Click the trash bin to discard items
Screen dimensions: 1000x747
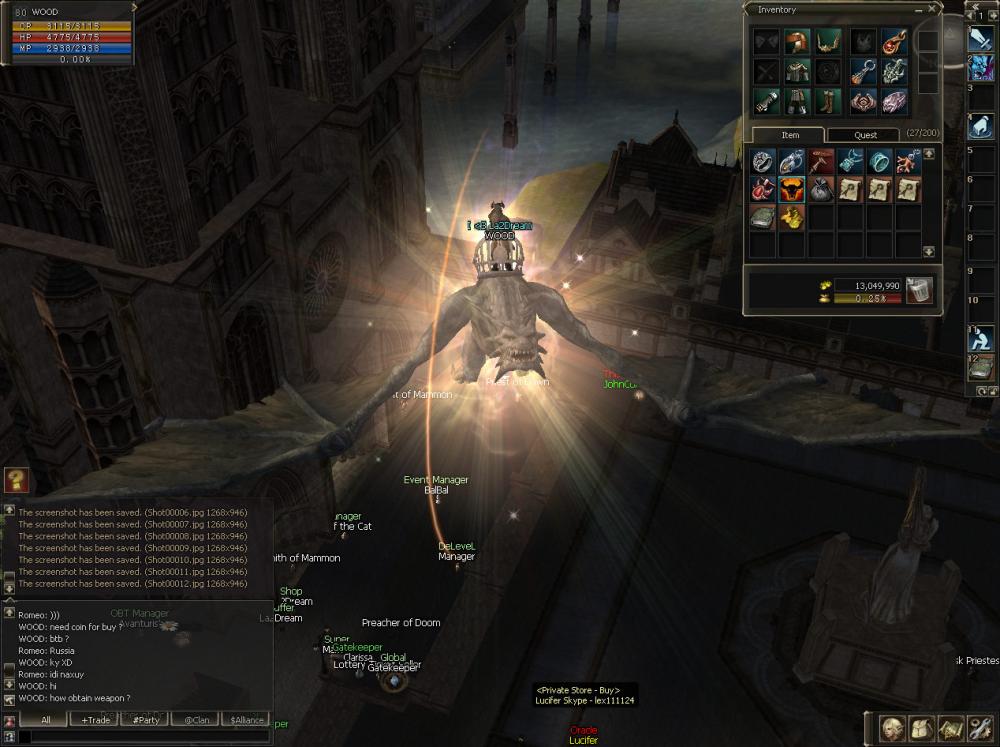coord(919,290)
